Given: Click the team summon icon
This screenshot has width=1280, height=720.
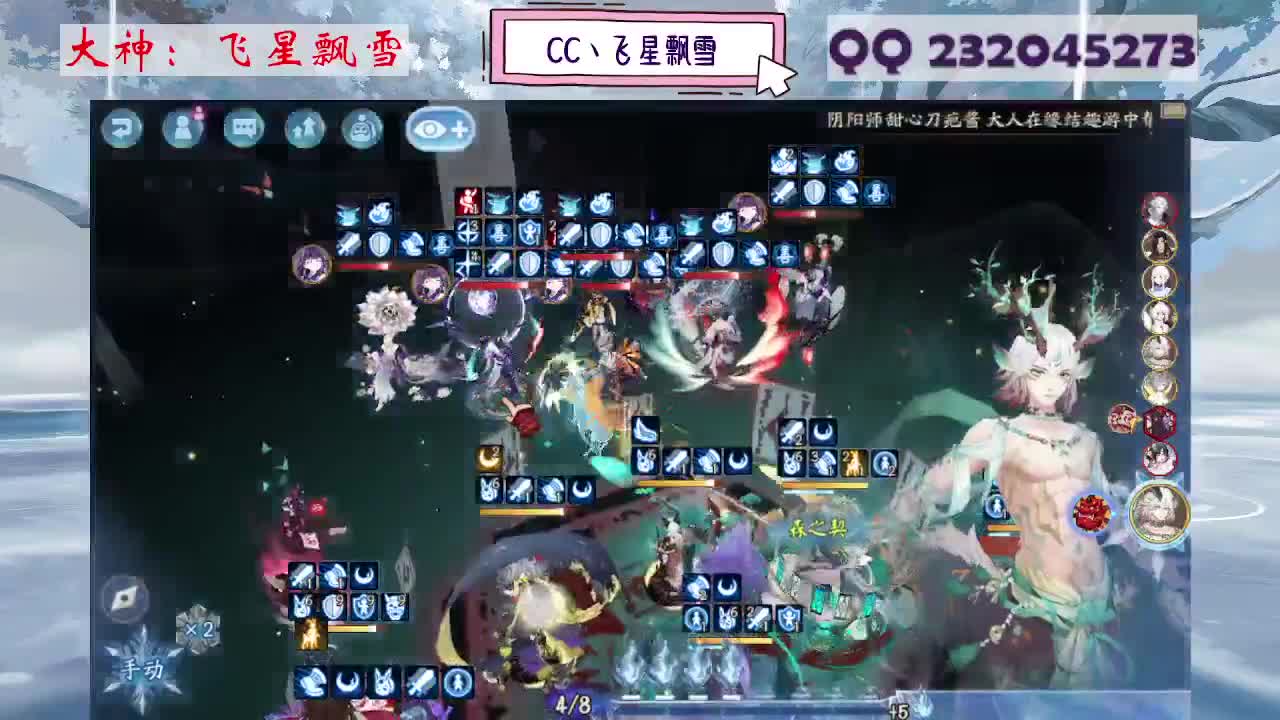Looking at the screenshot, I should 304,130.
